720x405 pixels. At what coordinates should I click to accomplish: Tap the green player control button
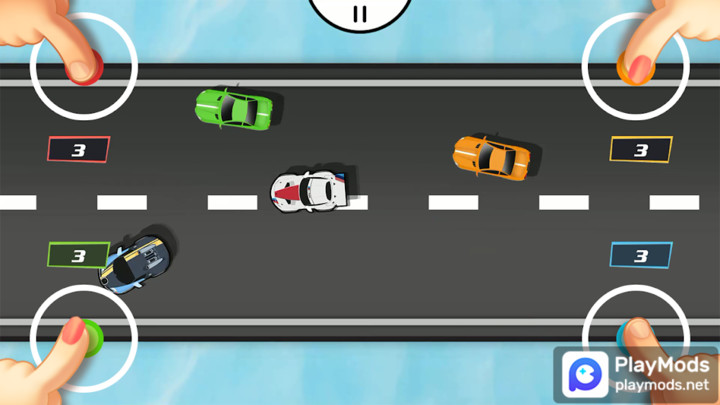coord(86,334)
